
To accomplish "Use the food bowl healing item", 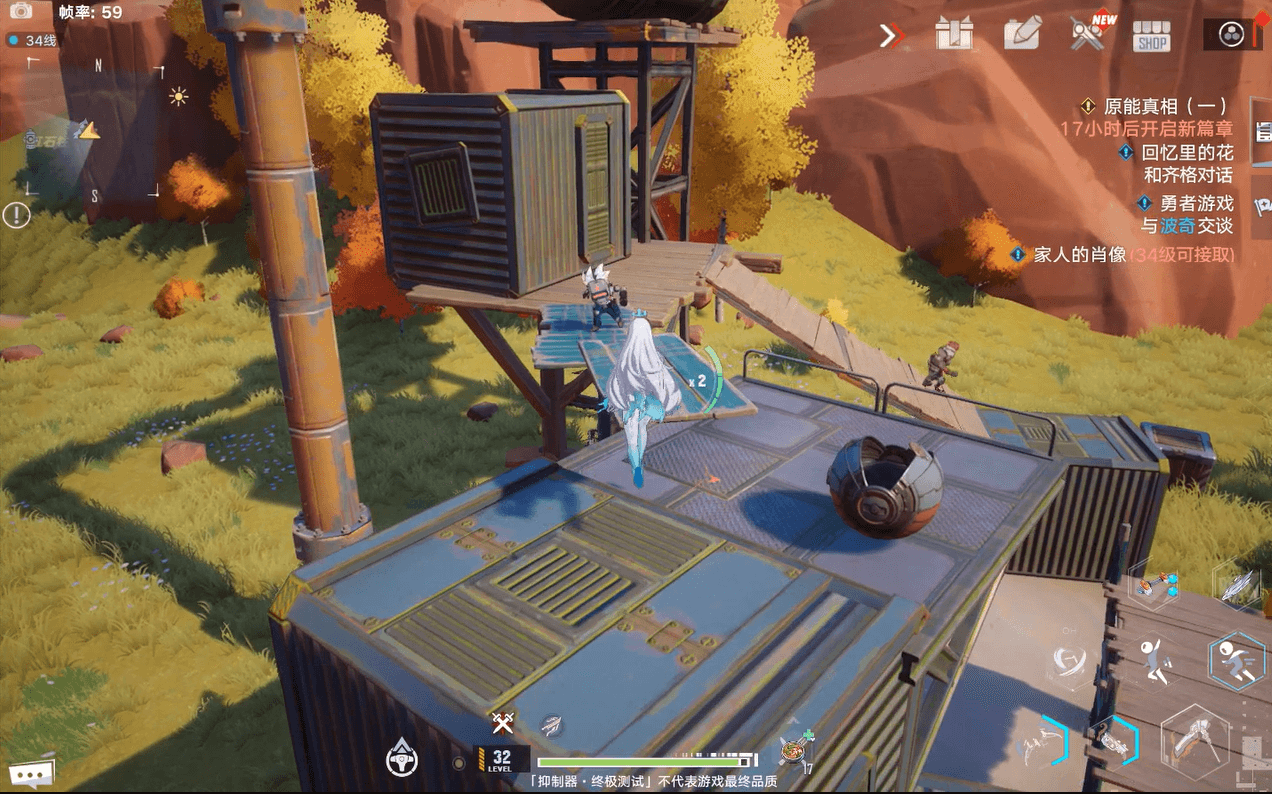I will point(794,752).
